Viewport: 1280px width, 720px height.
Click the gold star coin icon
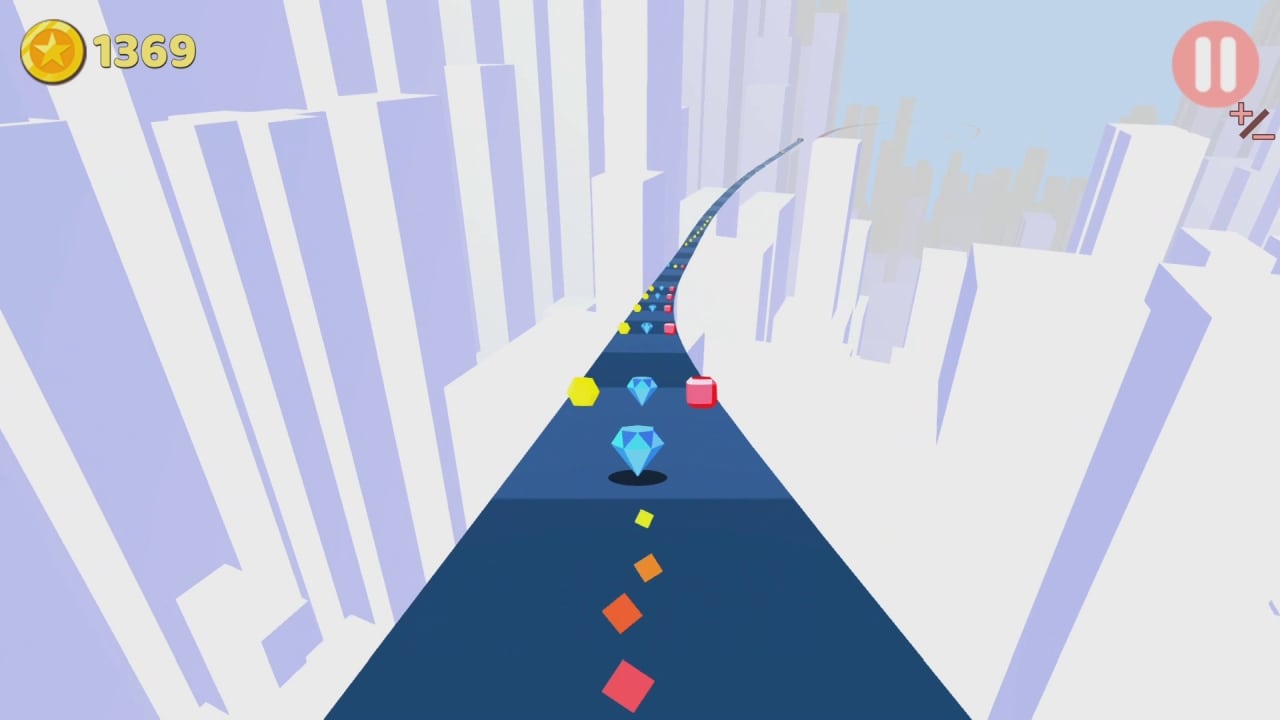coord(53,50)
